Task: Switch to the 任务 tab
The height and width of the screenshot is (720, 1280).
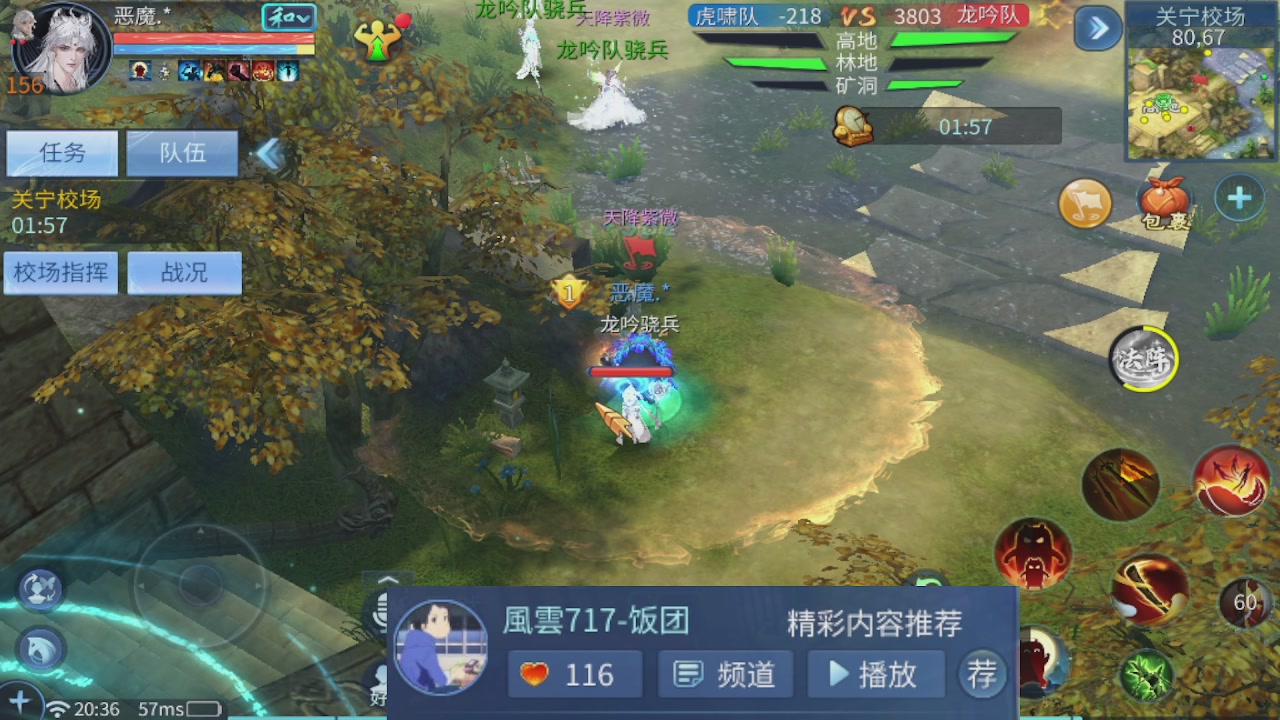Action: 62,153
